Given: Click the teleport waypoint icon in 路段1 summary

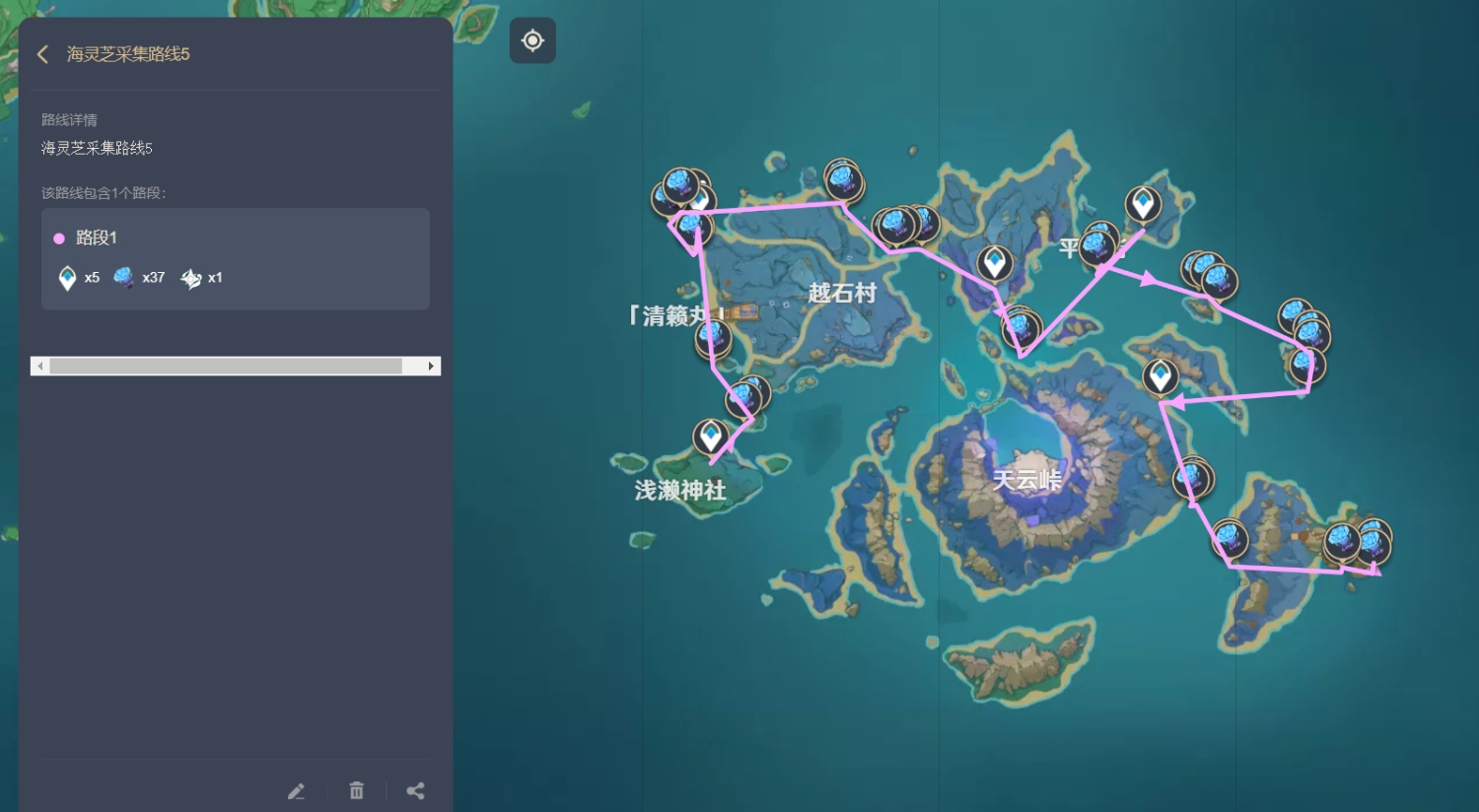Looking at the screenshot, I should [x=66, y=277].
